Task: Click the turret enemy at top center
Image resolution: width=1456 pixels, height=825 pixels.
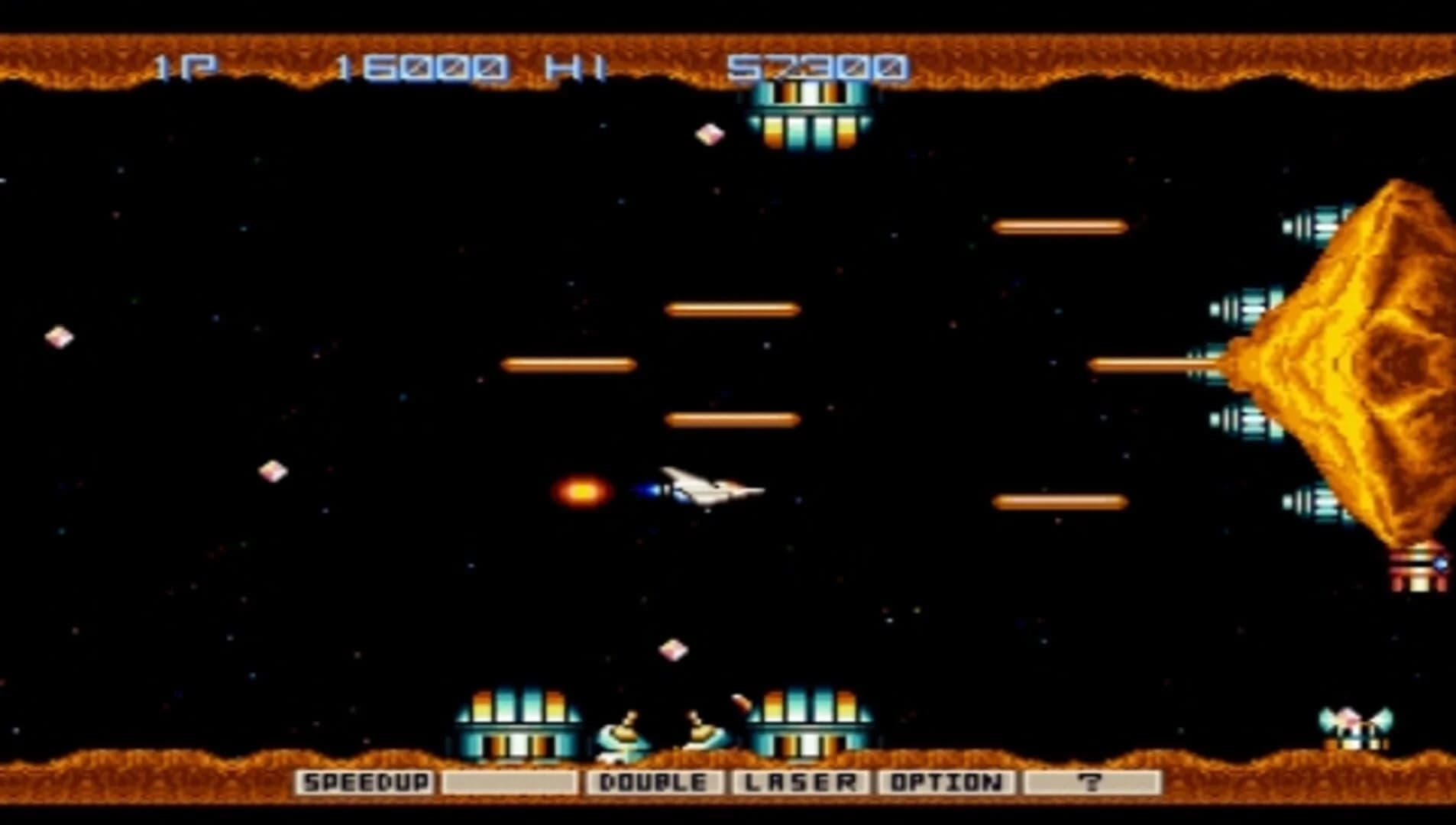Action: point(810,115)
